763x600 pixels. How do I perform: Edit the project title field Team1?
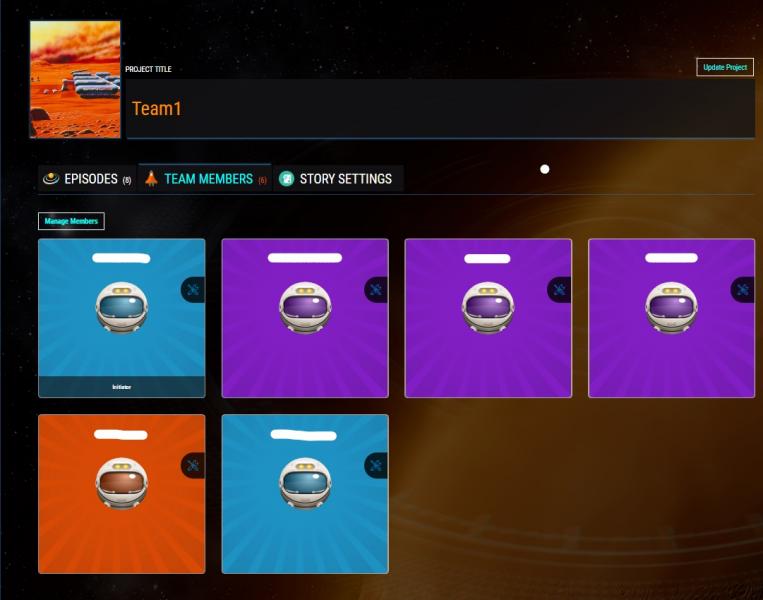click(x=440, y=108)
